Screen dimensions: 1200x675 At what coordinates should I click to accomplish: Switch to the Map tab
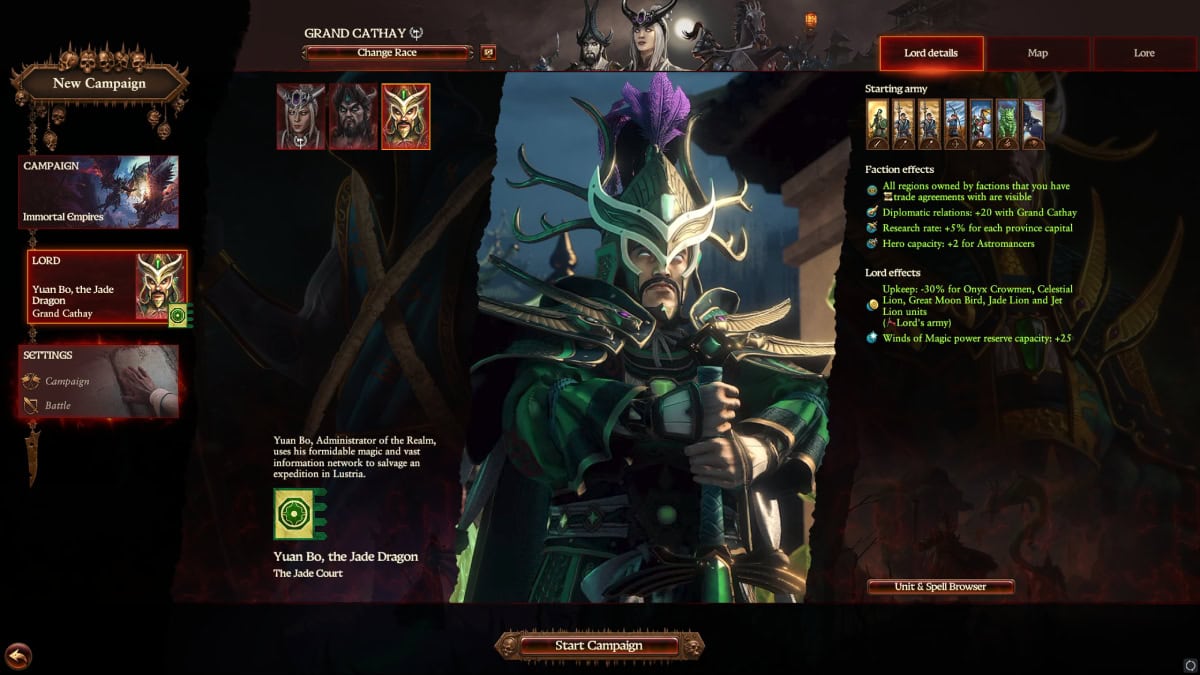tap(1037, 53)
